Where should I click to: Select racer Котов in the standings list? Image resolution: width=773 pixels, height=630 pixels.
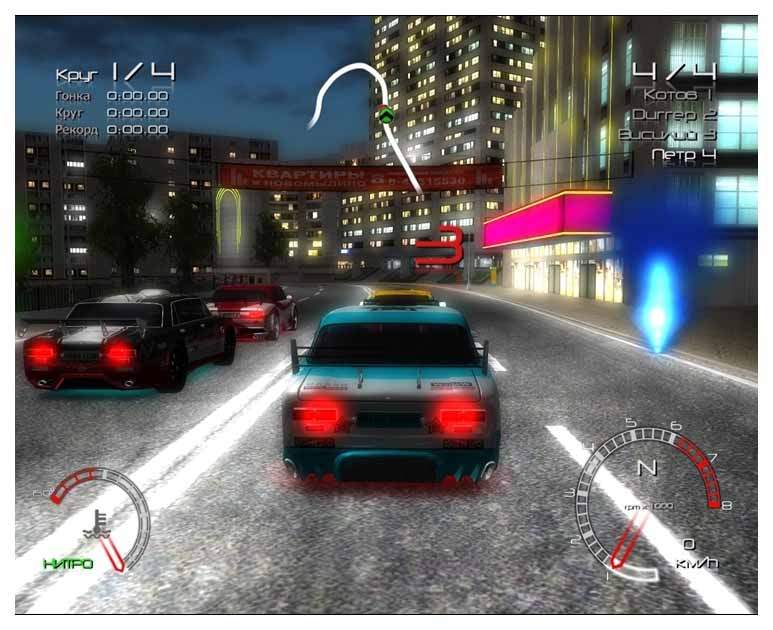pos(678,94)
